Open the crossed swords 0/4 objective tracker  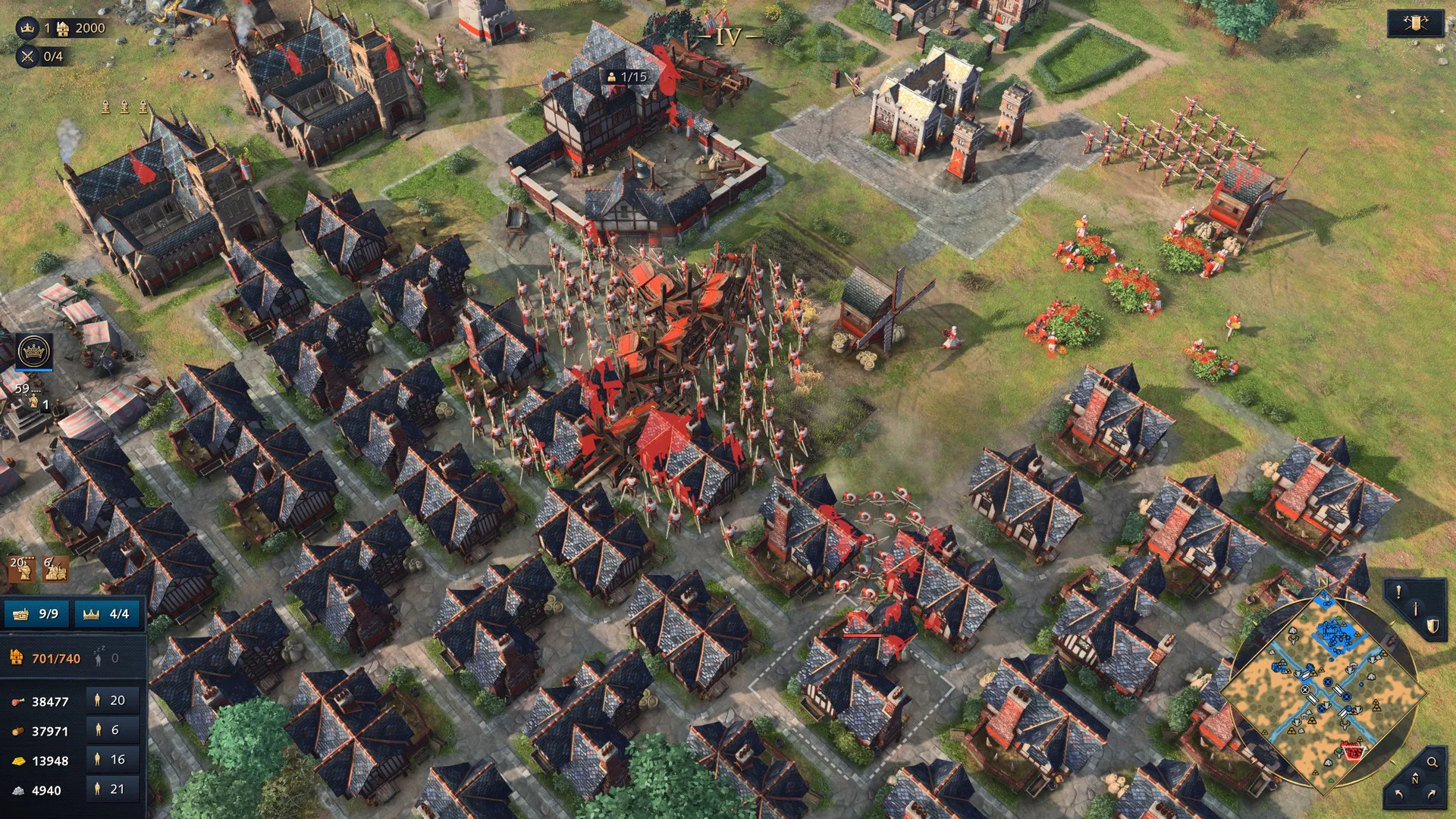42,56
